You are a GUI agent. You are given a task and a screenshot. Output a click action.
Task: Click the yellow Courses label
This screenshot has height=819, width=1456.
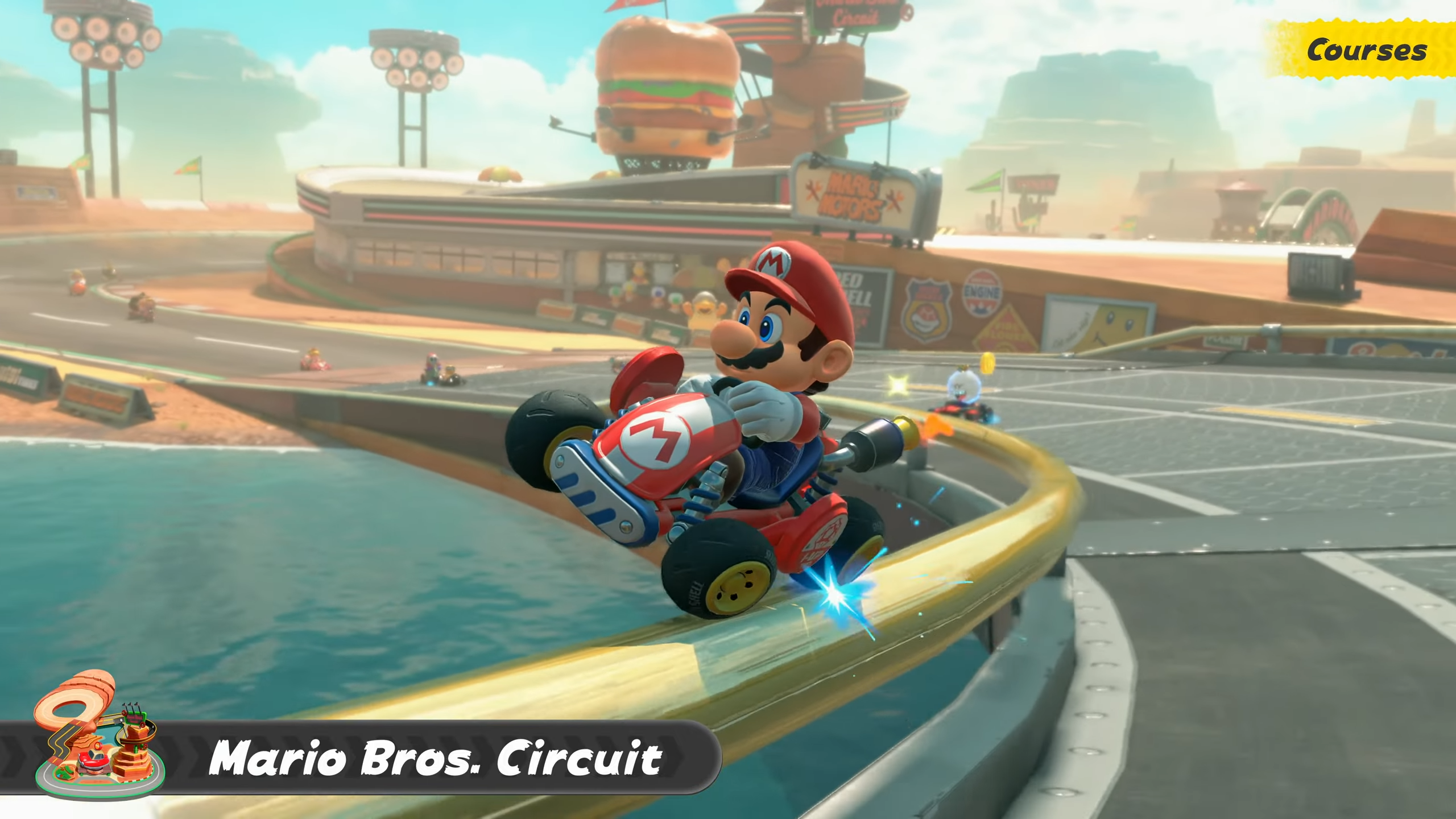(x=1365, y=50)
